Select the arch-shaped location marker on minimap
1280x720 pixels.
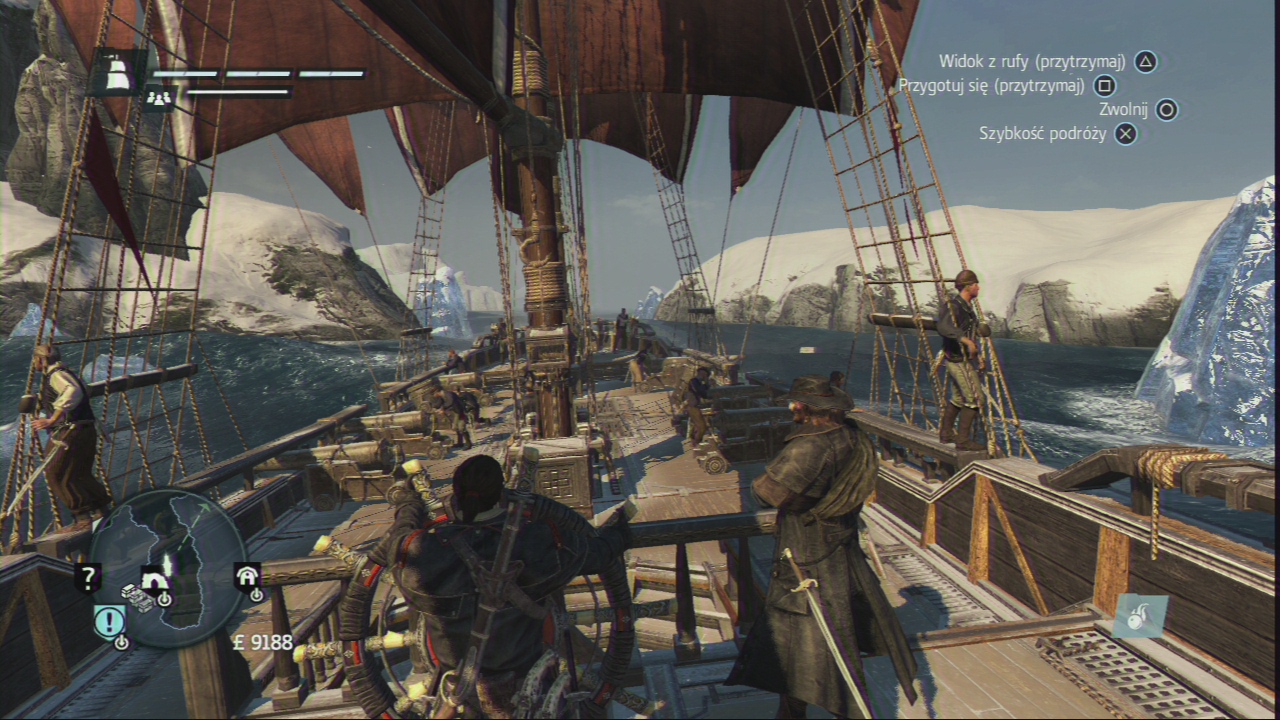(155, 579)
